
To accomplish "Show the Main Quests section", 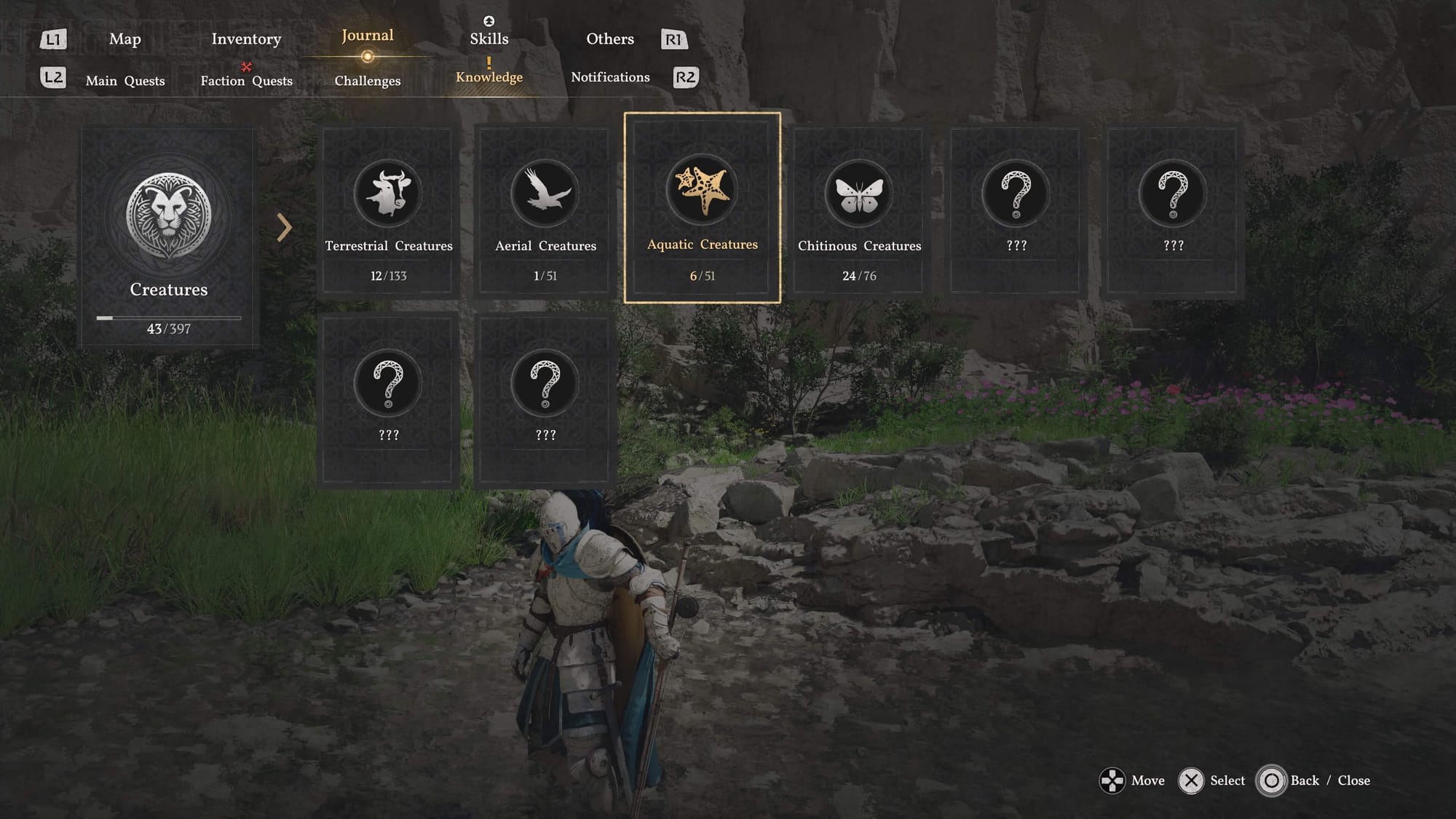I will pyautogui.click(x=125, y=81).
